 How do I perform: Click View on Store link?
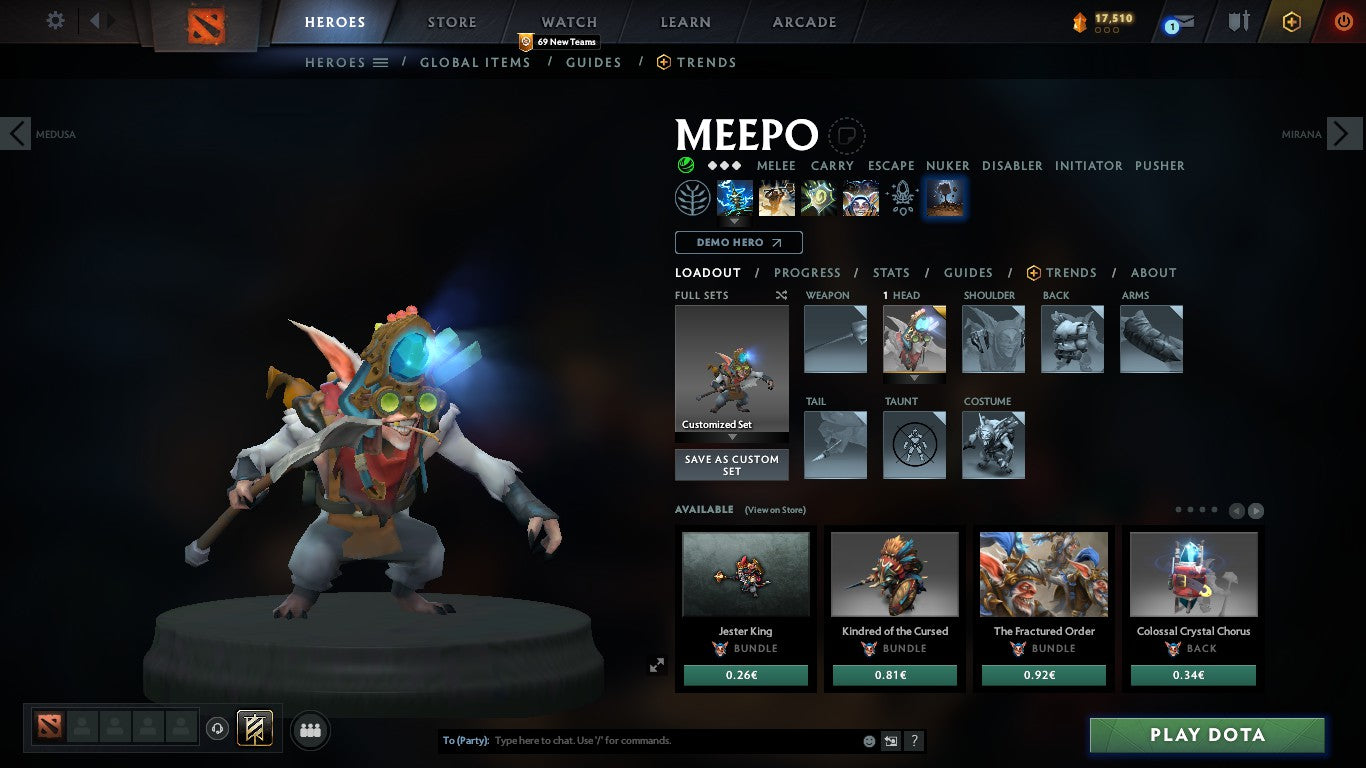[x=775, y=510]
